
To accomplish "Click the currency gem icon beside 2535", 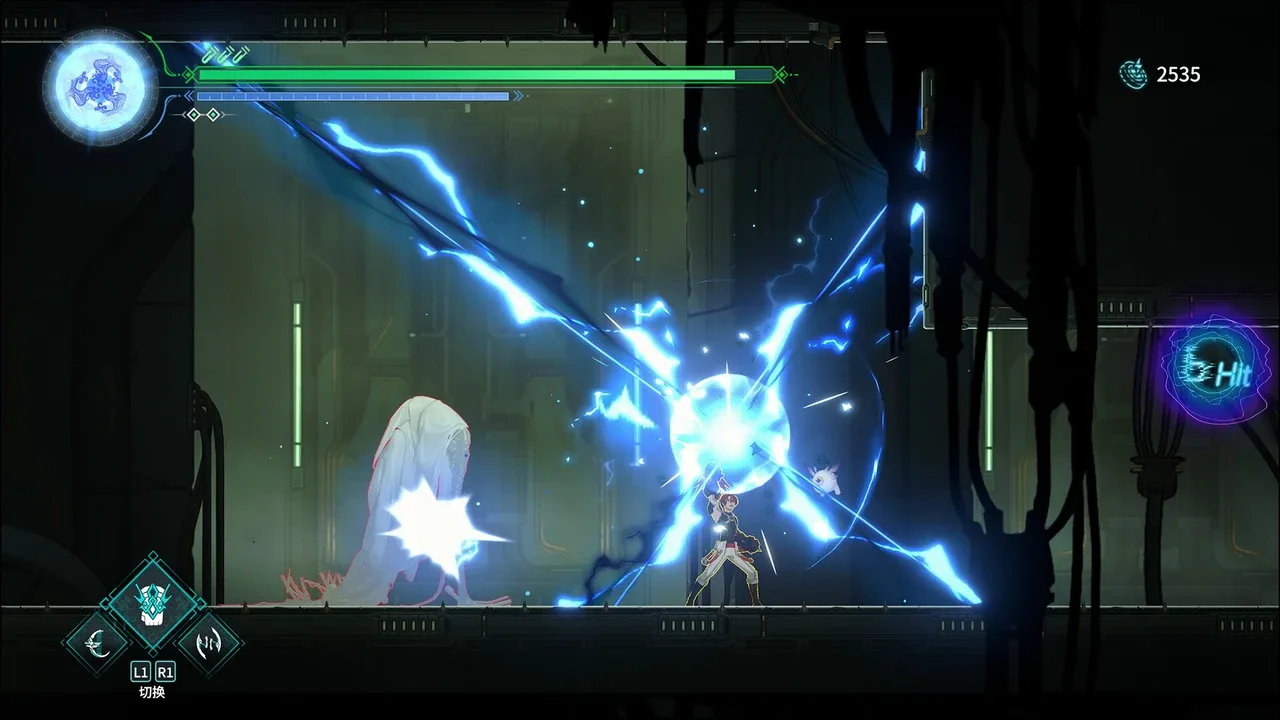I will pos(1134,74).
